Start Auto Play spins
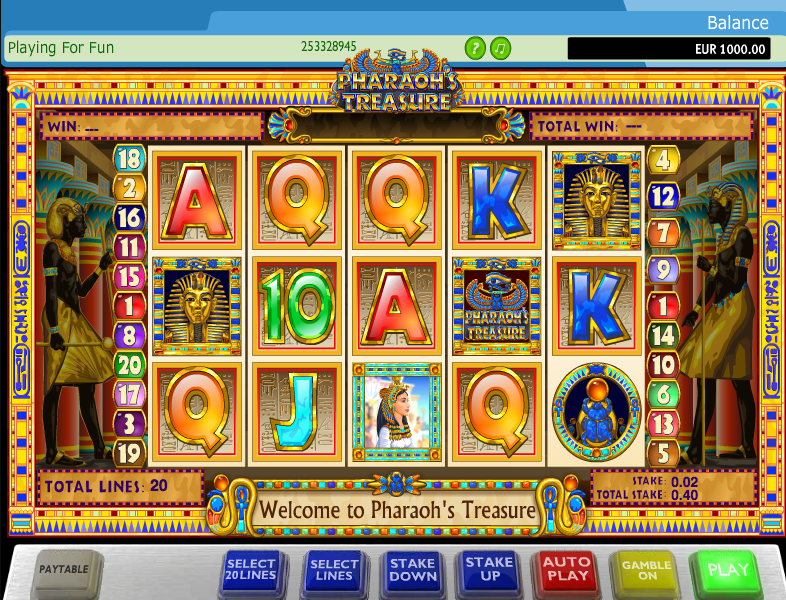This screenshot has width=786, height=600. pos(566,570)
